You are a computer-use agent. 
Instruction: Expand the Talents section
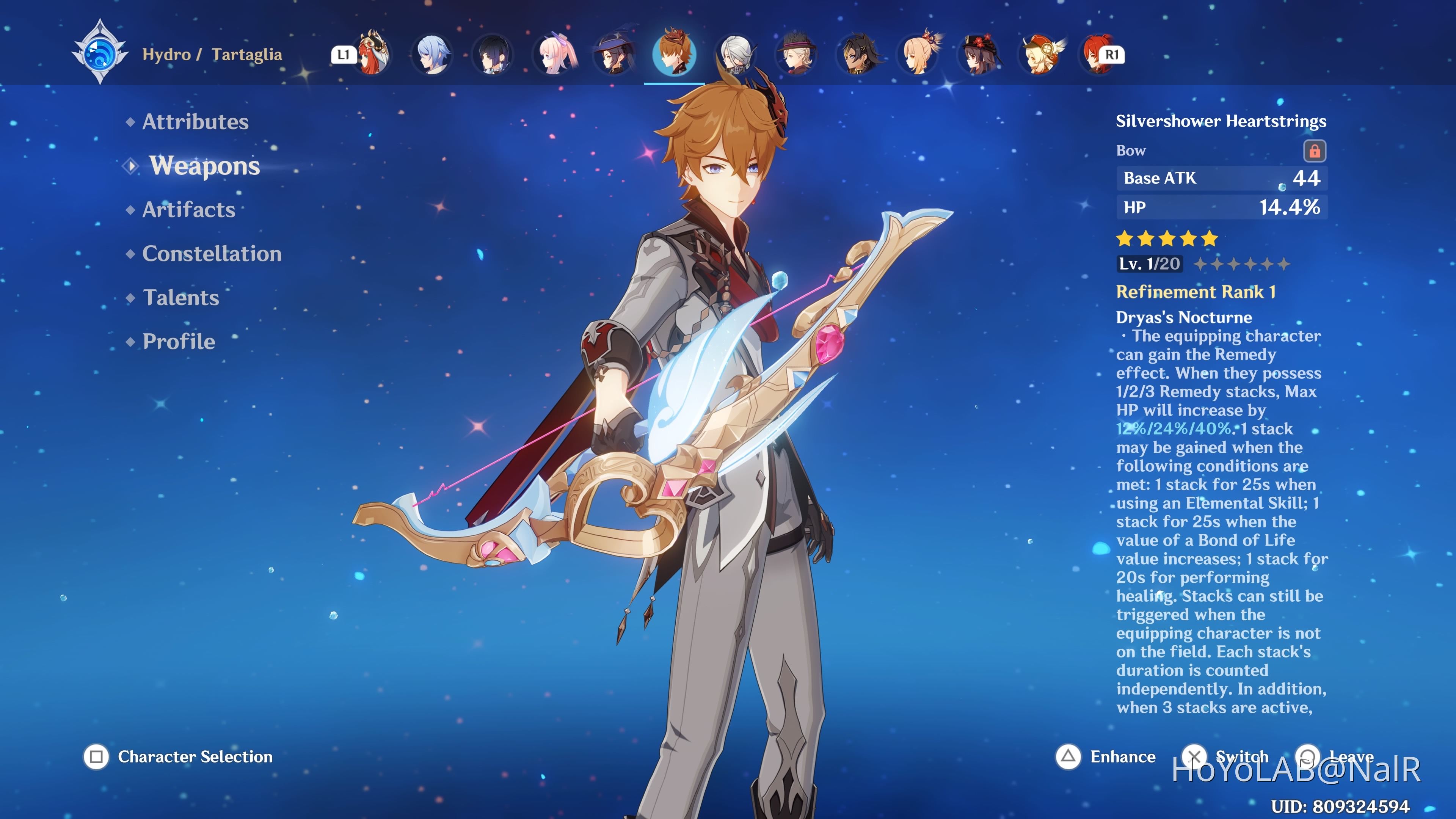click(x=181, y=298)
